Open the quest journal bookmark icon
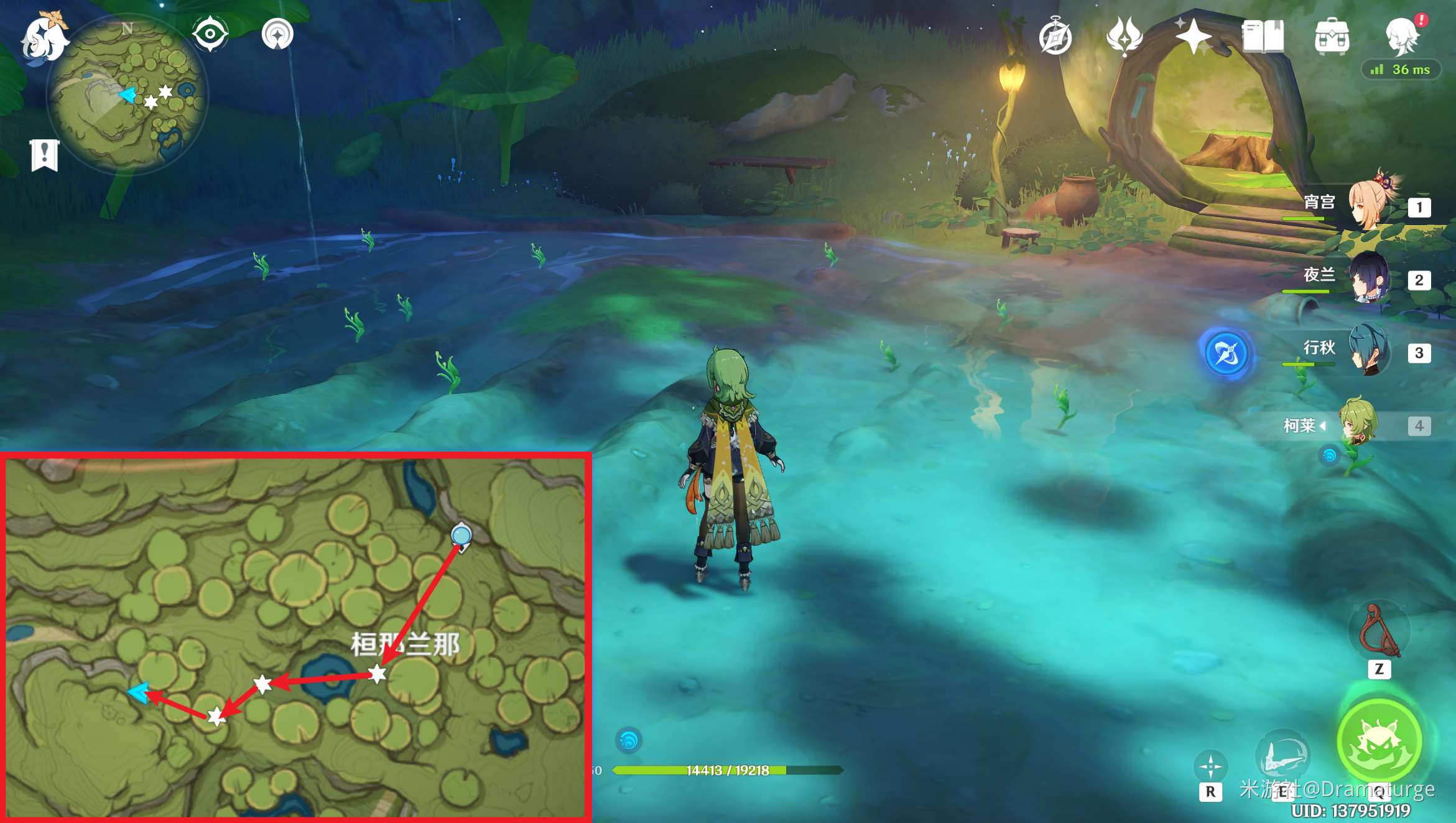This screenshot has width=1456, height=823. [x=45, y=154]
